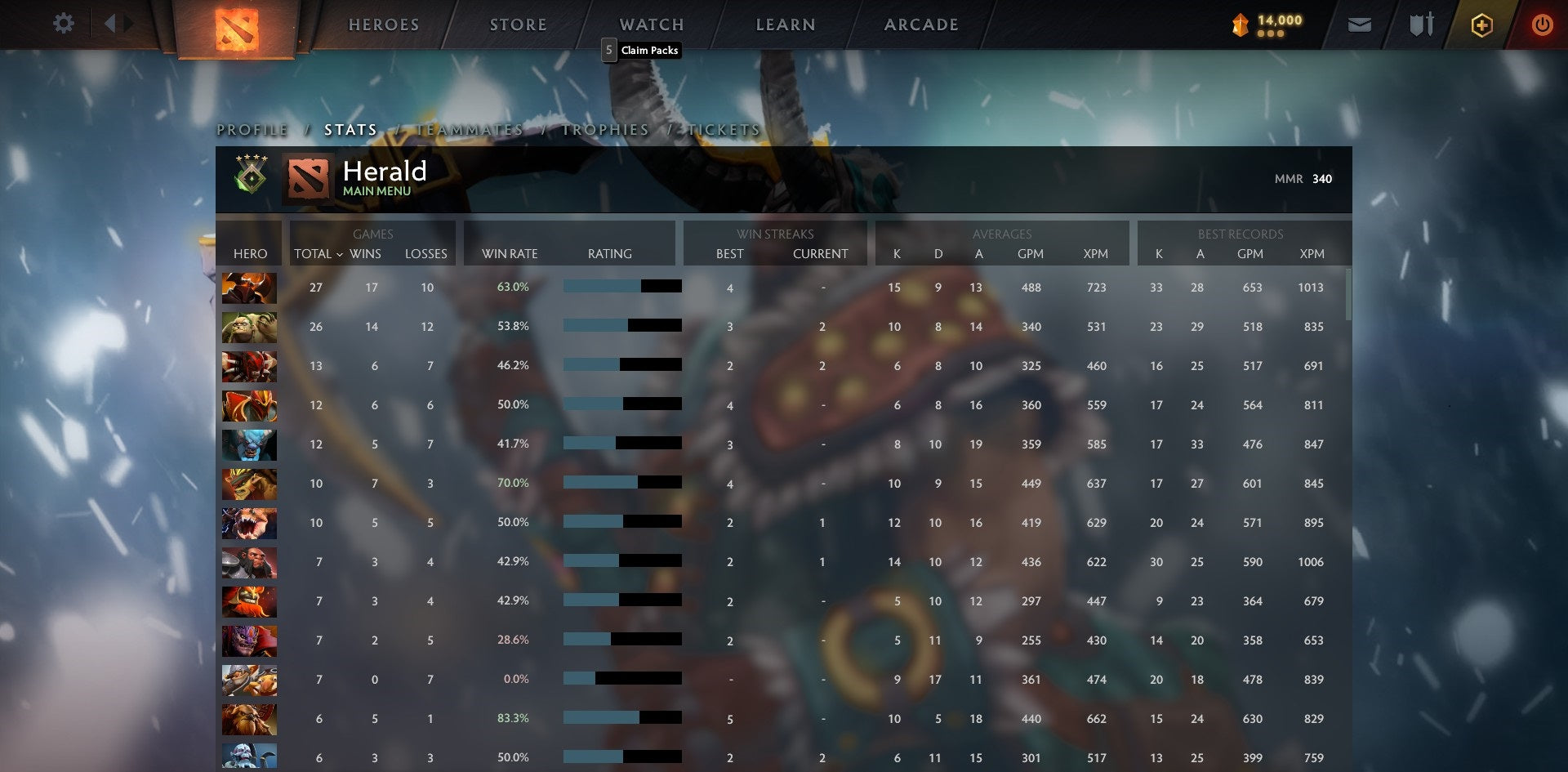Open the Heroes page

point(384,24)
